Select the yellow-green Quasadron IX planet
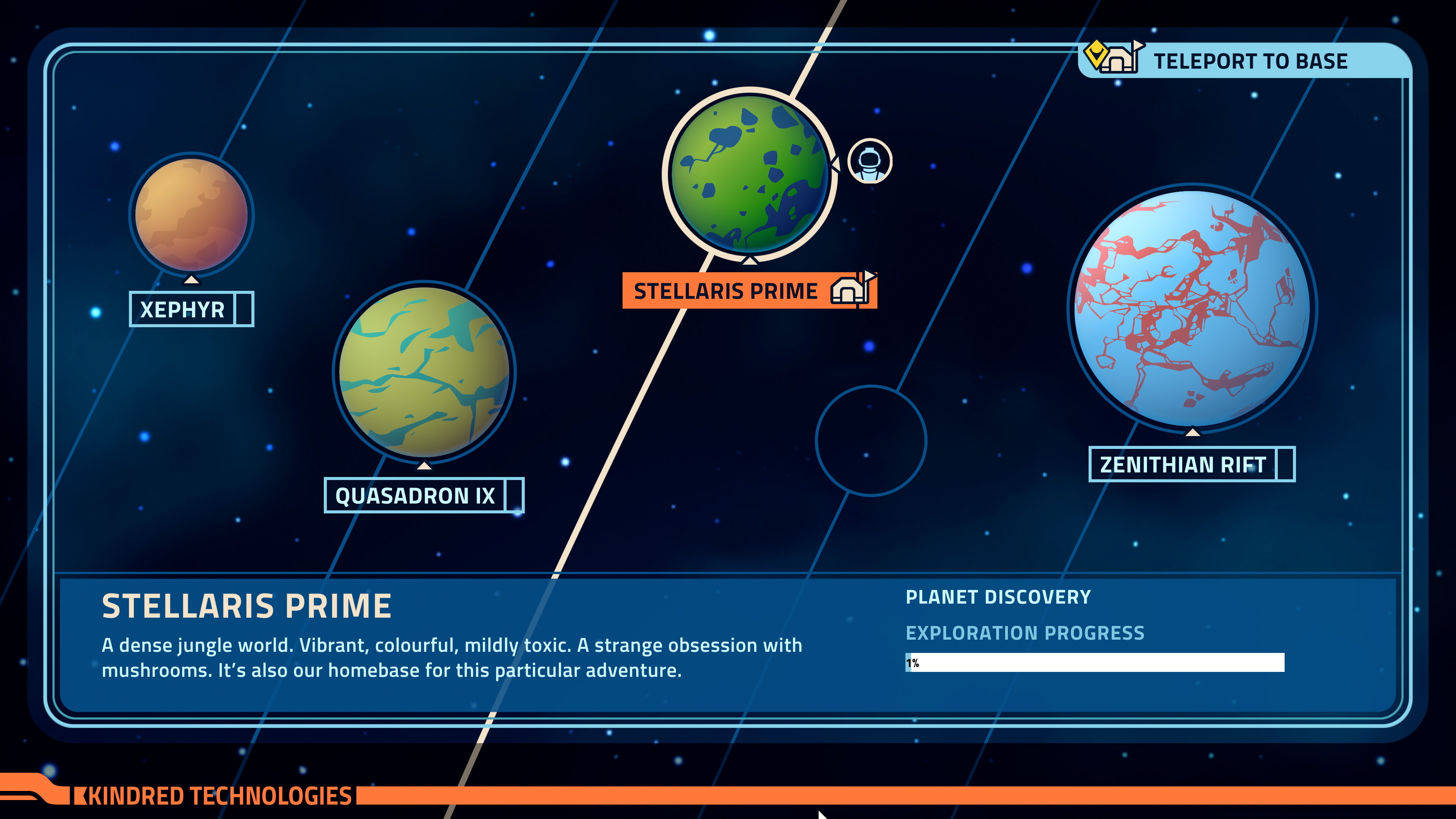 click(424, 371)
